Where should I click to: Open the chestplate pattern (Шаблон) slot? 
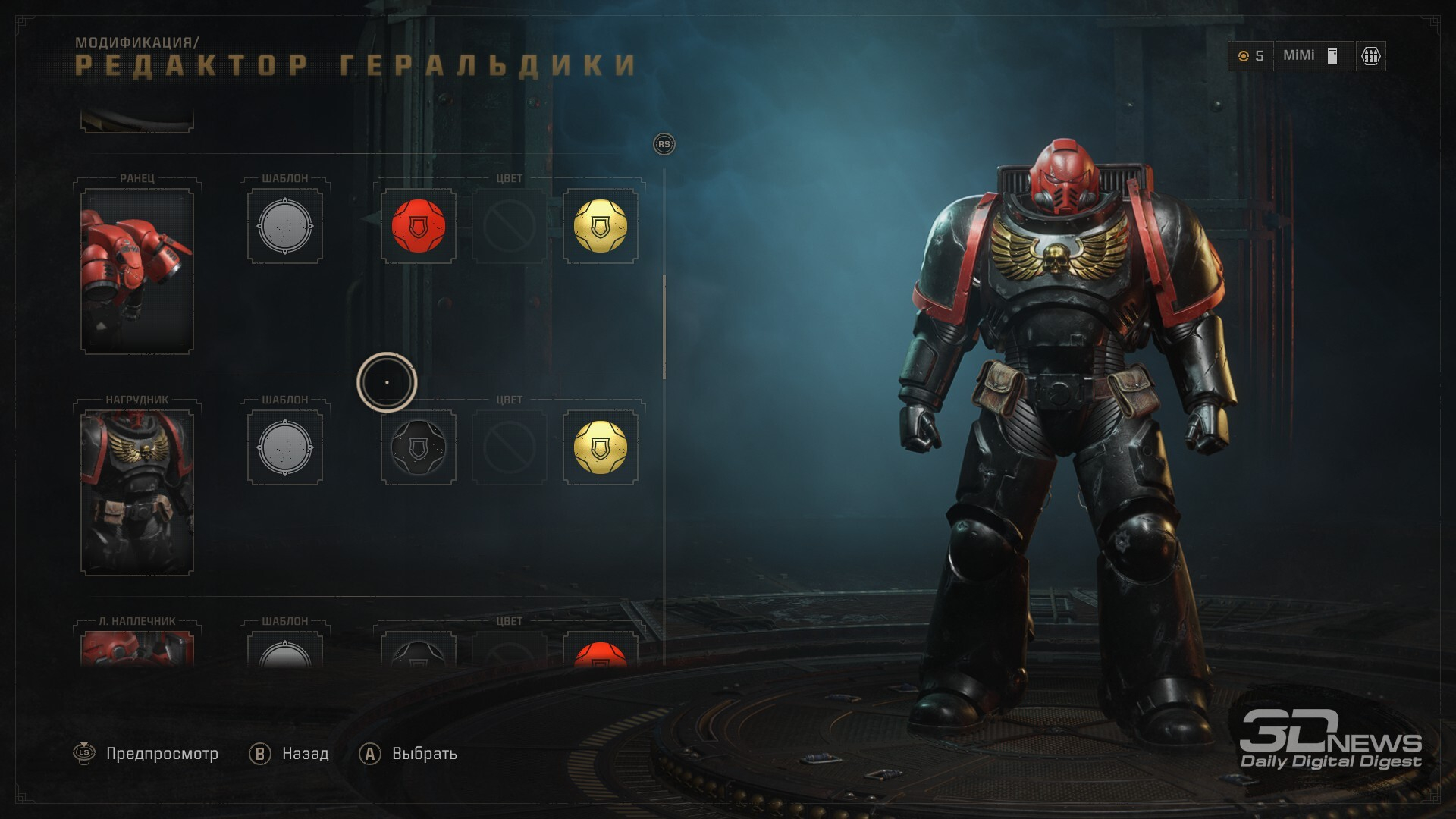[285, 447]
